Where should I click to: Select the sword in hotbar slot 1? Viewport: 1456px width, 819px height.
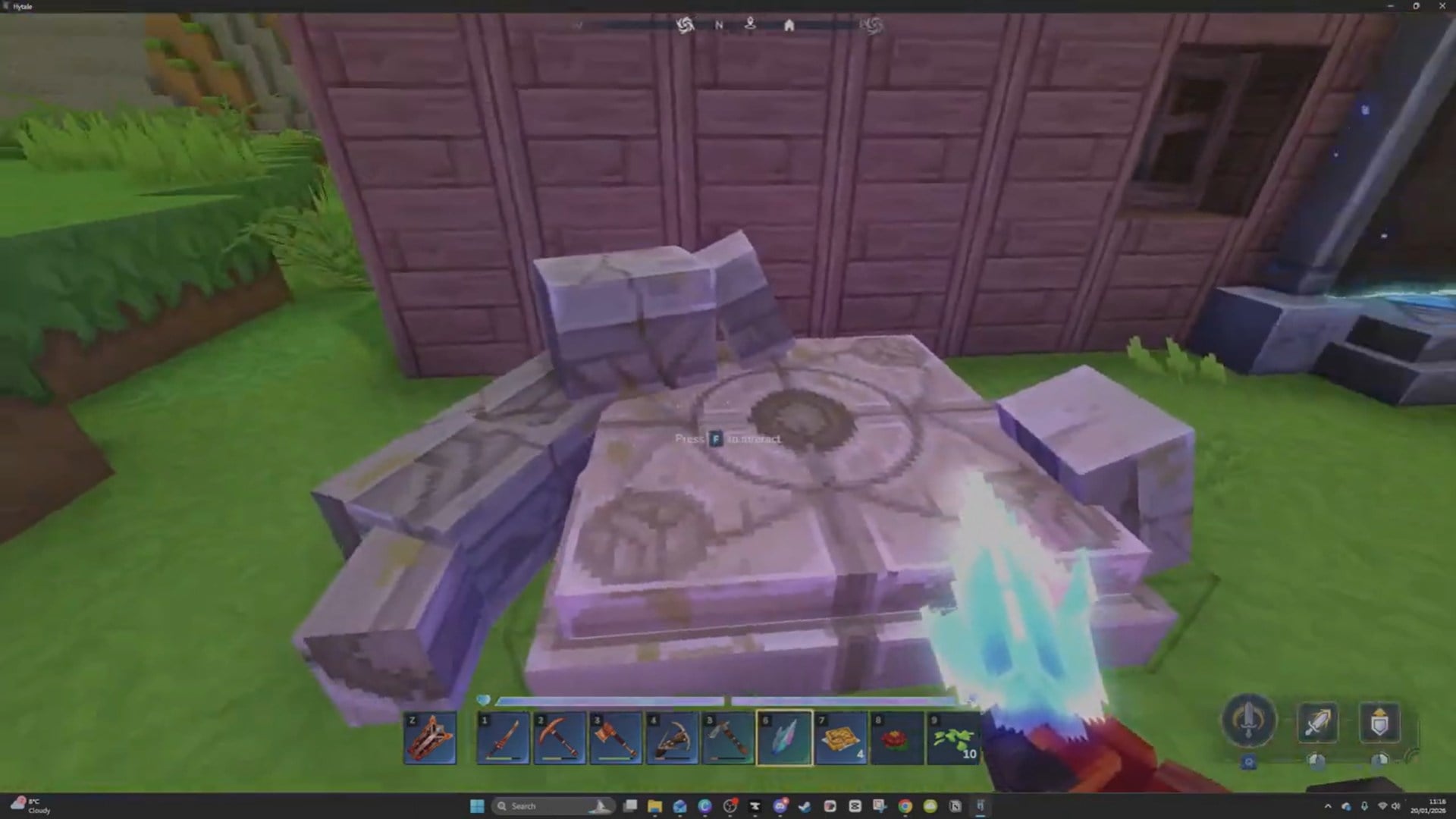tap(503, 736)
